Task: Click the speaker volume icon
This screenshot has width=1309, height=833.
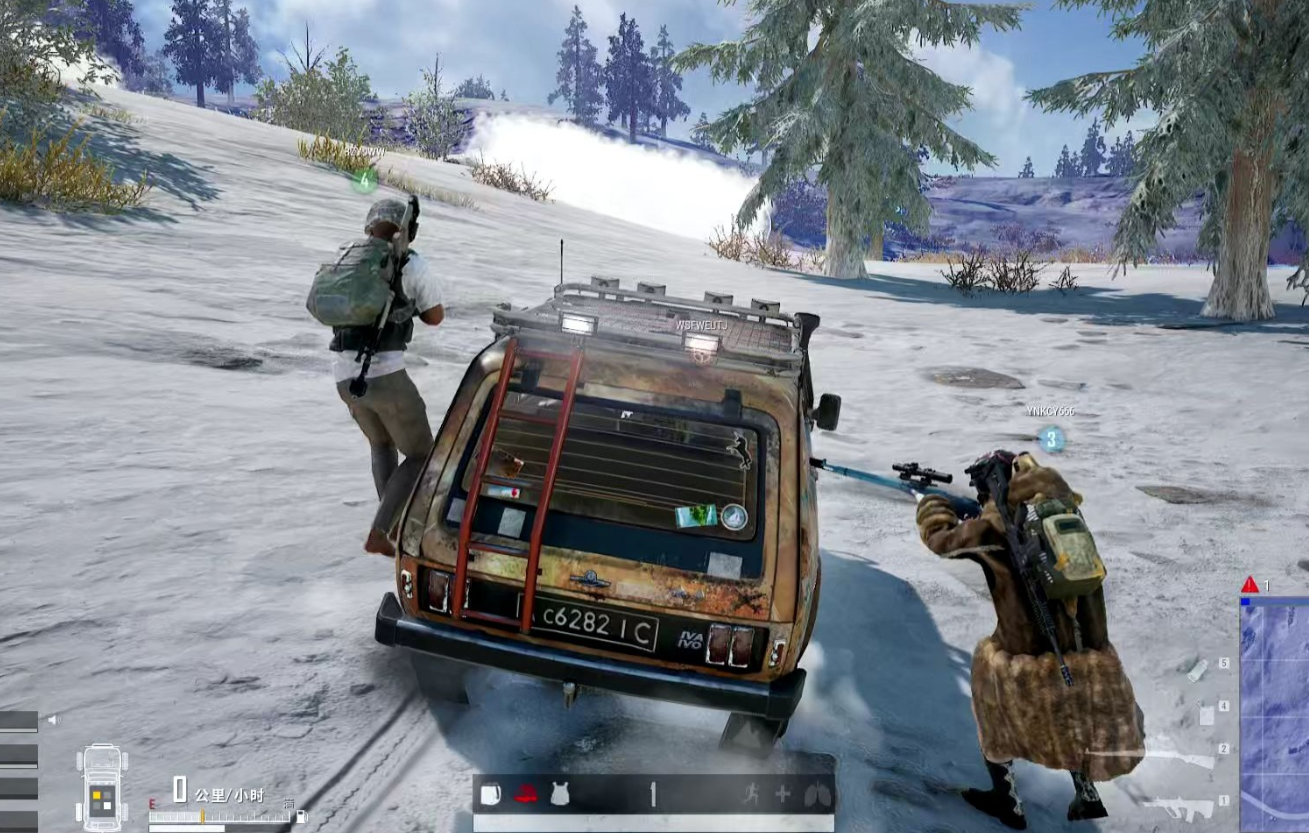Action: [52, 719]
